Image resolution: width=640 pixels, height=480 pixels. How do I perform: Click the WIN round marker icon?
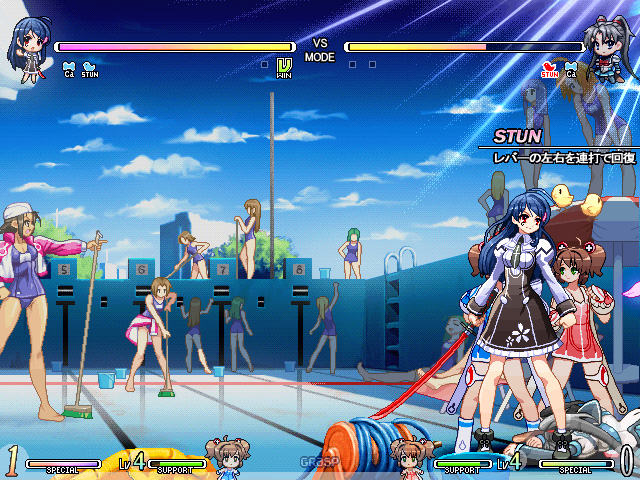[284, 68]
